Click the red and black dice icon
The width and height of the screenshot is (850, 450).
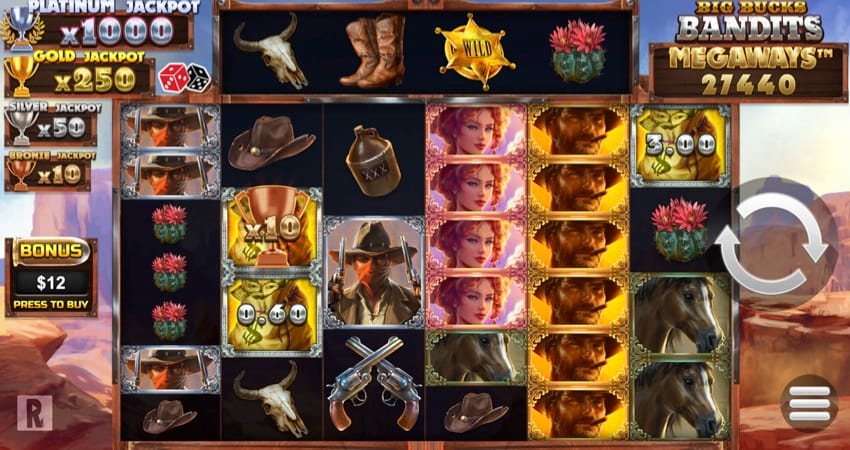(184, 77)
